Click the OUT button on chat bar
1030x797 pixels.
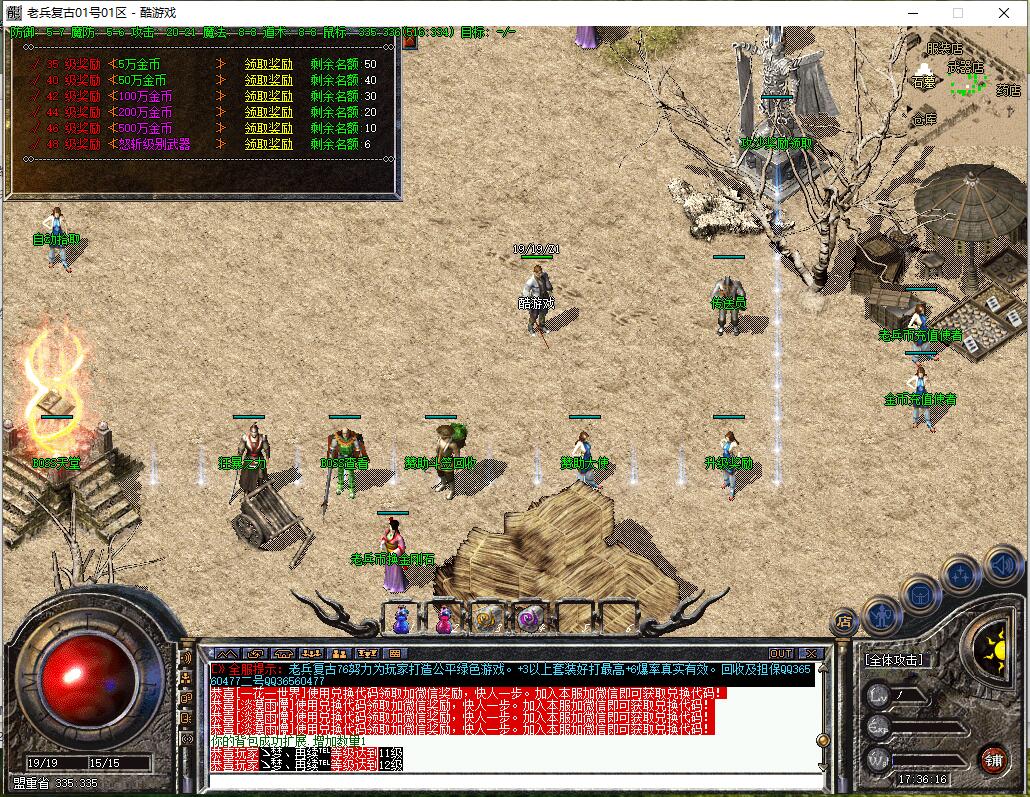[x=781, y=654]
